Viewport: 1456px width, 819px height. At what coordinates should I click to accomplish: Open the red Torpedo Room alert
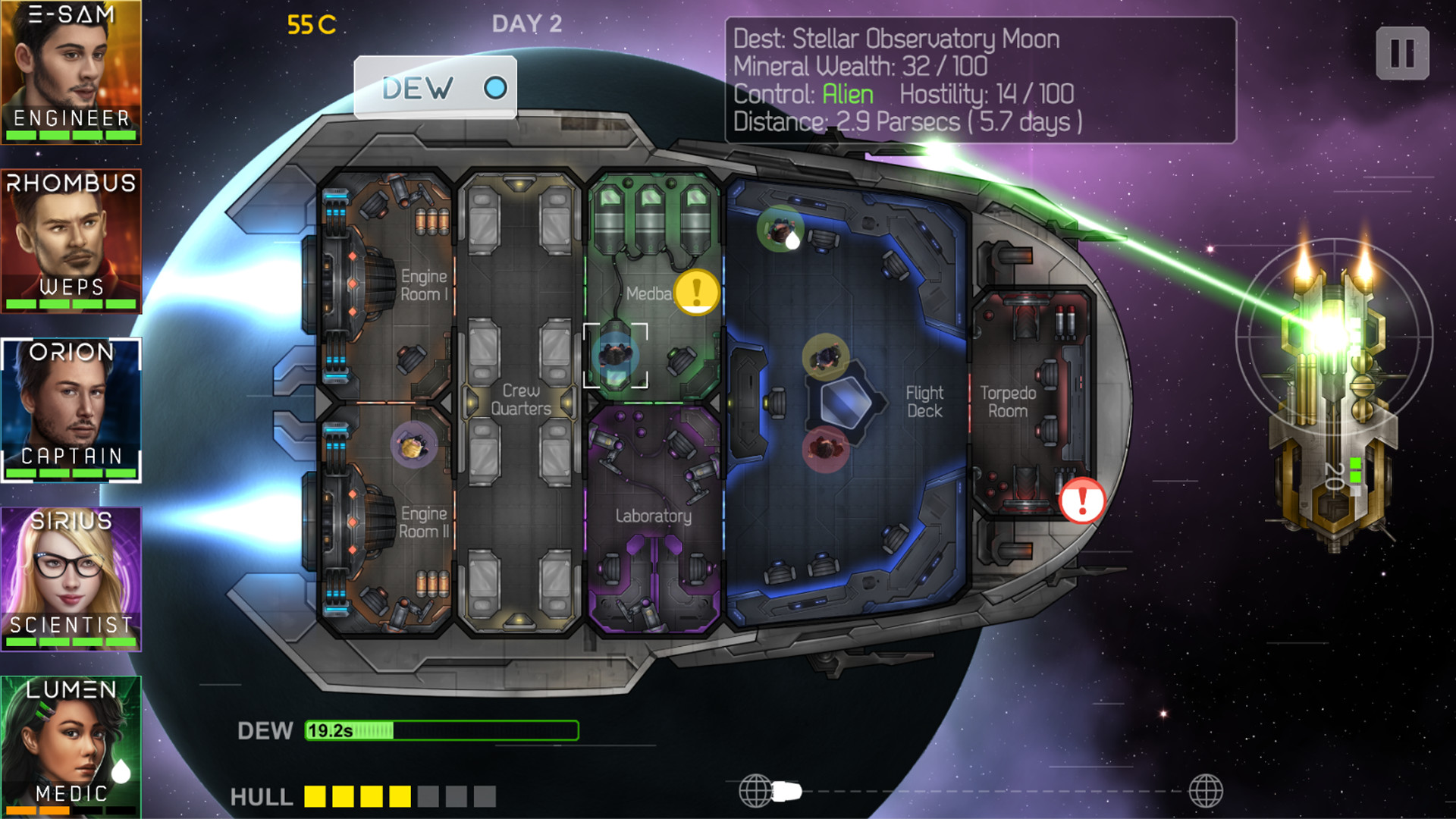[1082, 500]
